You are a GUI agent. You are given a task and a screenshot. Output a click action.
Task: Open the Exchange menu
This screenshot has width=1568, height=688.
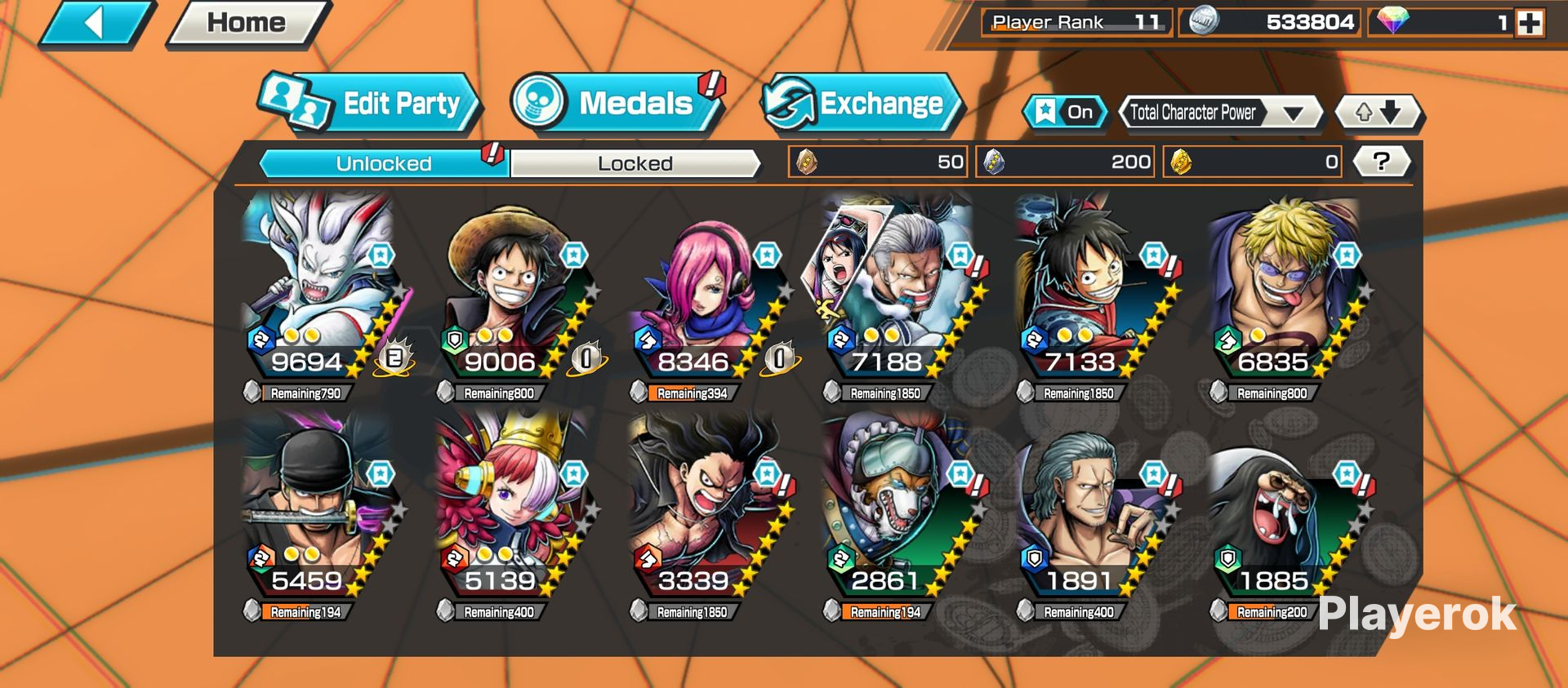[861, 104]
